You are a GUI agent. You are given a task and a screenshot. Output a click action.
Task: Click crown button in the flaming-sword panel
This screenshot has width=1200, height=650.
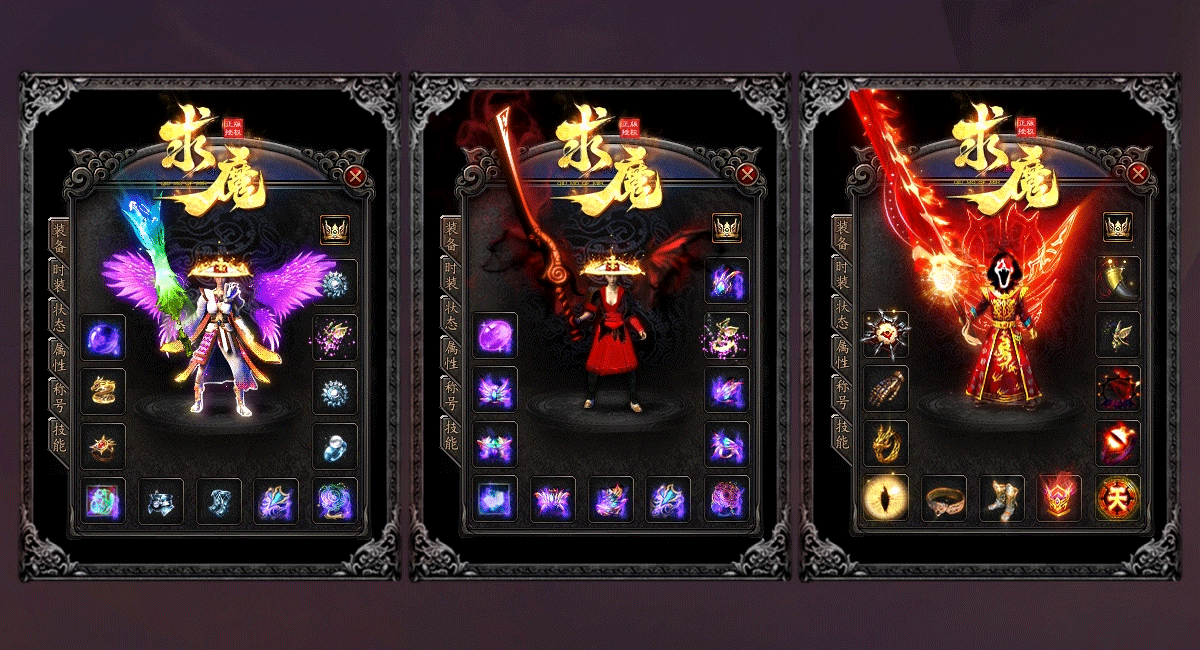point(1117,228)
